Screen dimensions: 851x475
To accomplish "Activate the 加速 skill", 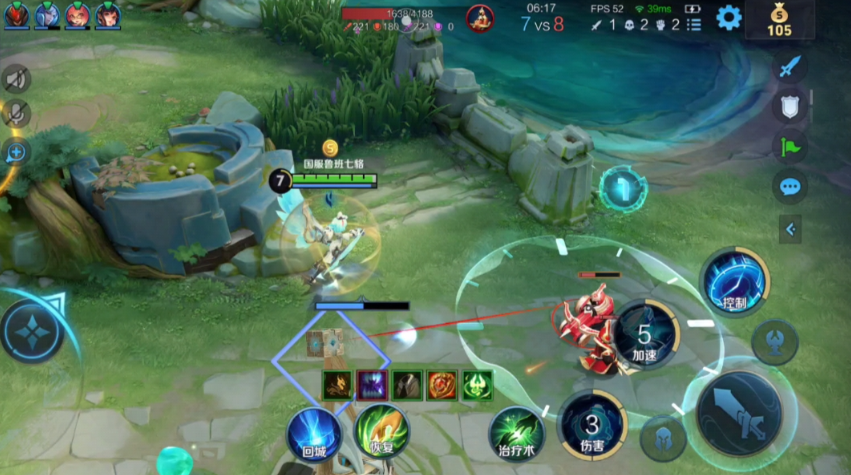I will 645,333.
